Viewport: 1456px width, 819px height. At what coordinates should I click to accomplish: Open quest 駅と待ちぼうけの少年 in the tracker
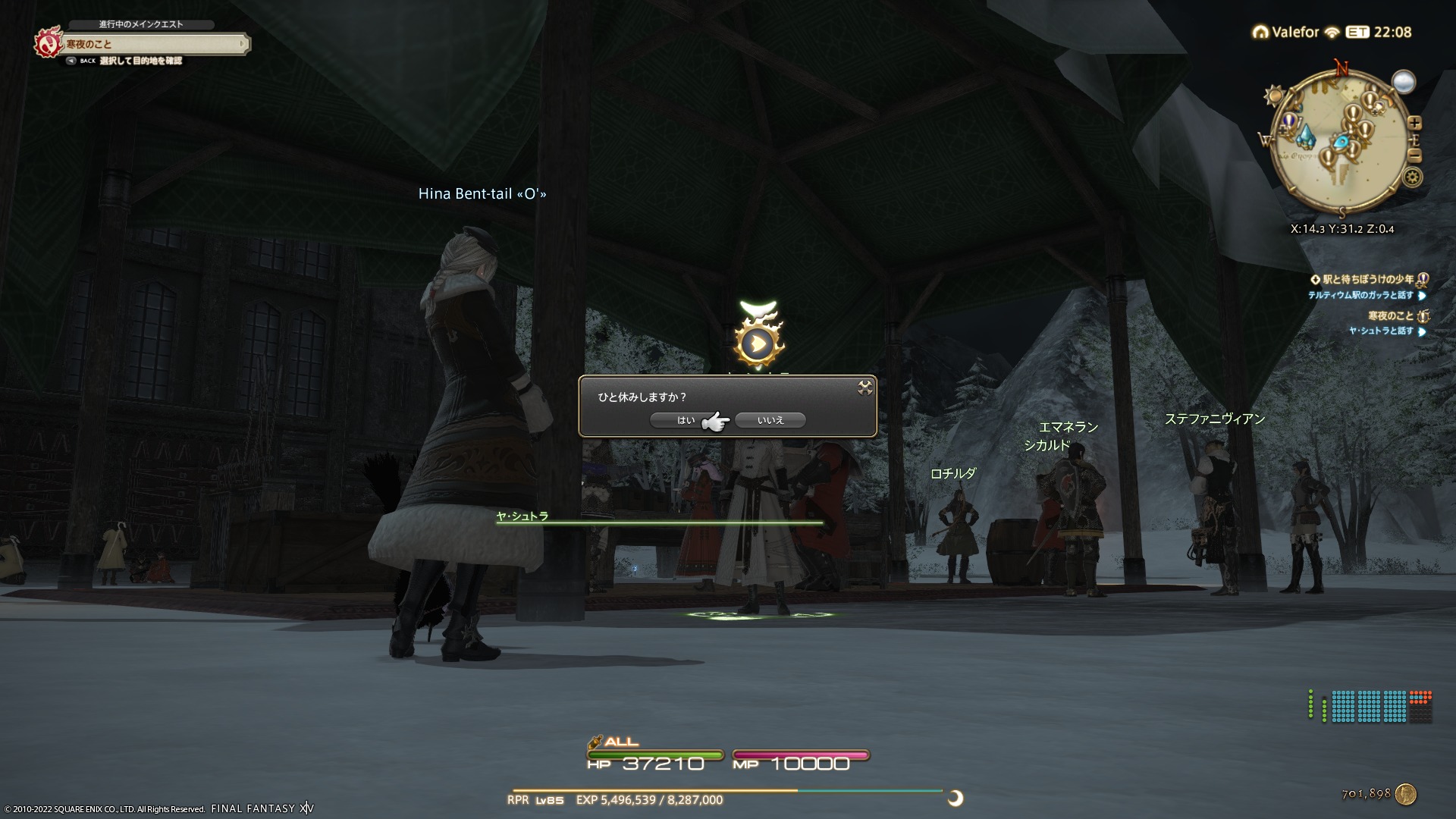(1365, 279)
